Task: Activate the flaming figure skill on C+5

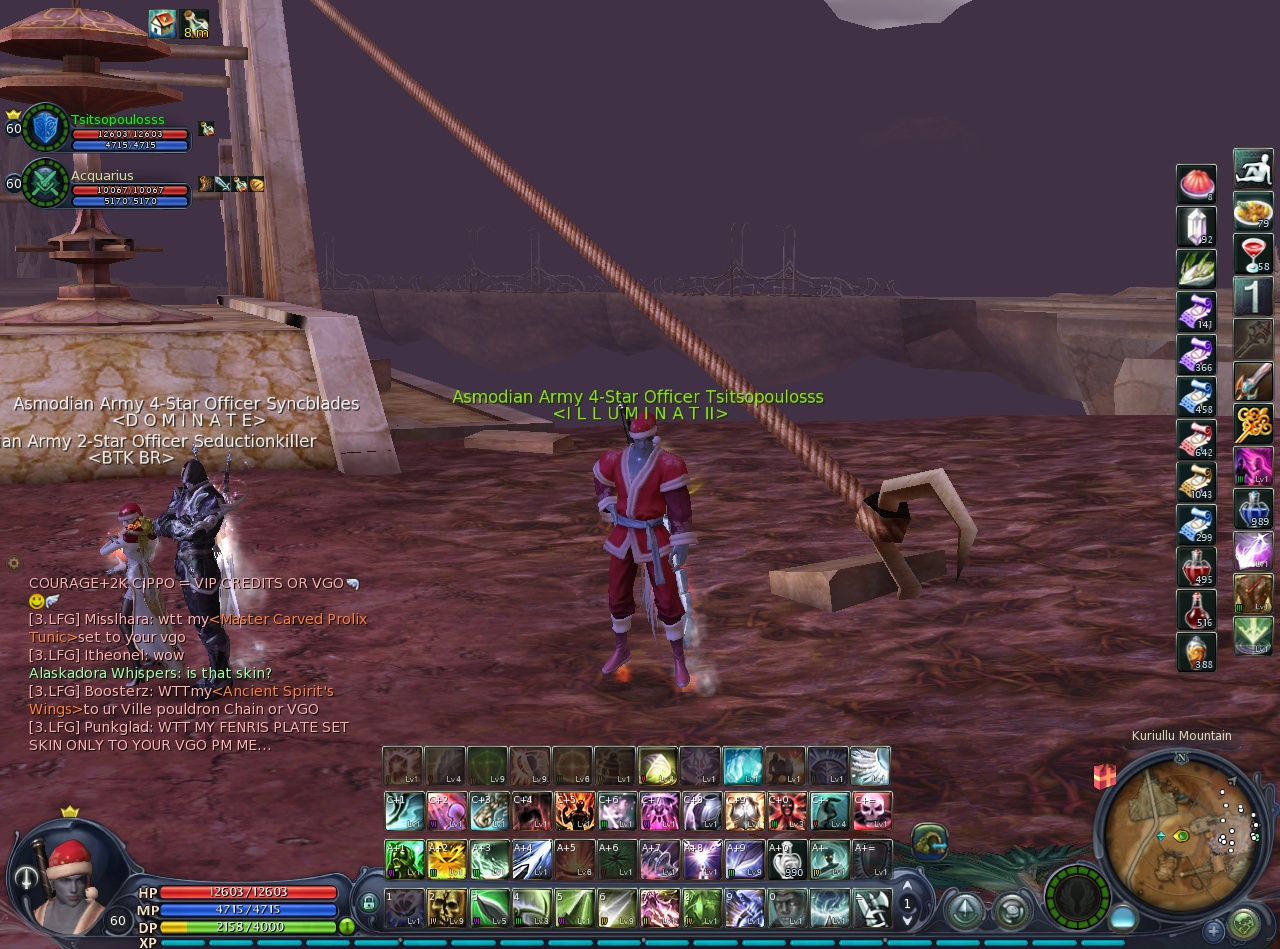Action: pos(574,811)
